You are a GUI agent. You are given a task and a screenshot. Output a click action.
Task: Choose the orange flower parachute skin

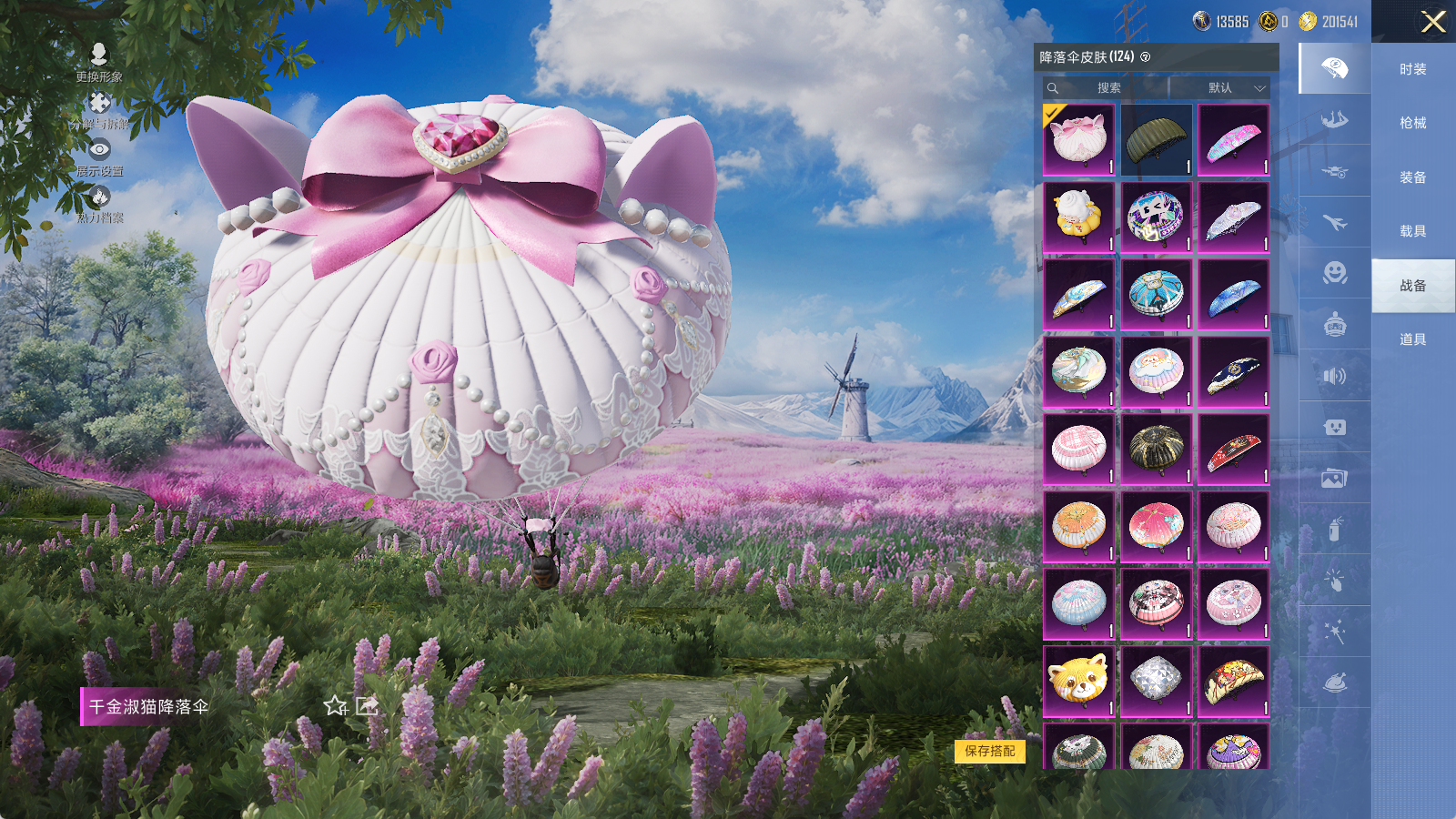(1078, 526)
